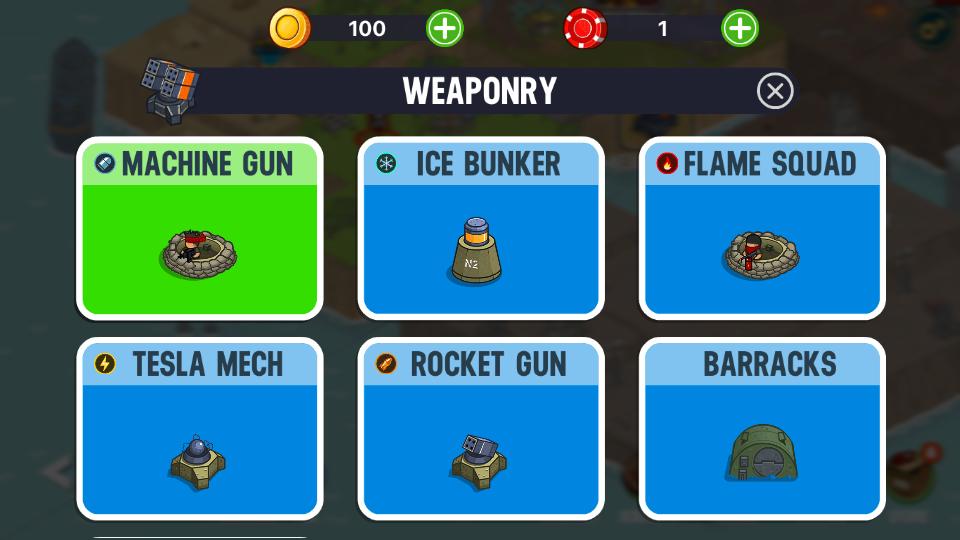Choose the Ice Bunker tower card
The width and height of the screenshot is (960, 540).
[x=481, y=230]
